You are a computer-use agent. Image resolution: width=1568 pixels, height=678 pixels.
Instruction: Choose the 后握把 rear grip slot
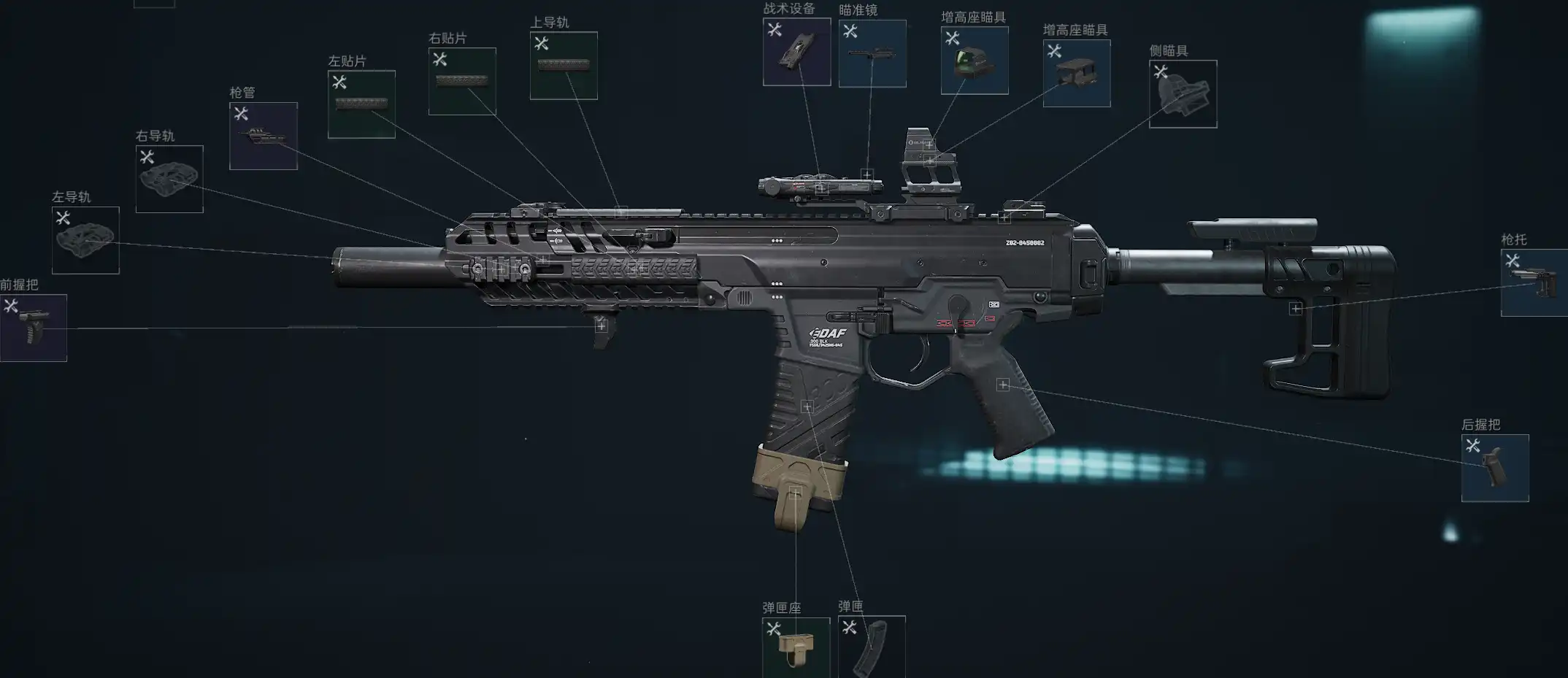[1494, 469]
